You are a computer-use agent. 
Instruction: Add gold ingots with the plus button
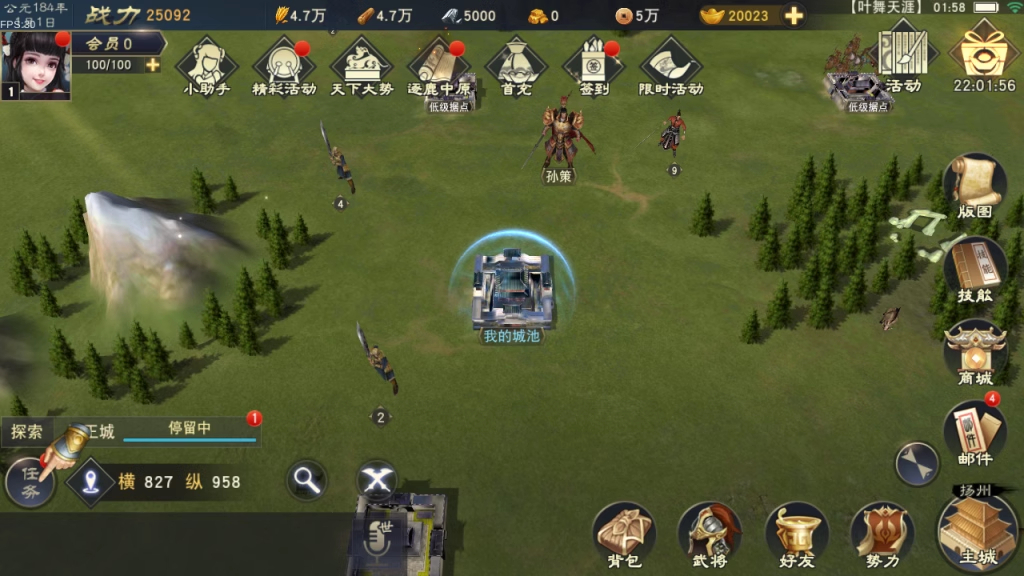point(794,16)
